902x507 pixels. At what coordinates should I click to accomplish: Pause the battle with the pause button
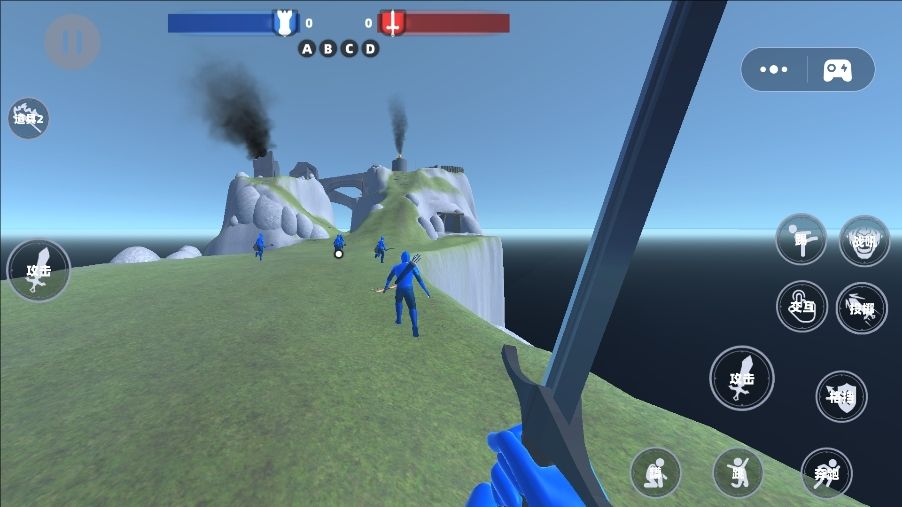tap(72, 42)
